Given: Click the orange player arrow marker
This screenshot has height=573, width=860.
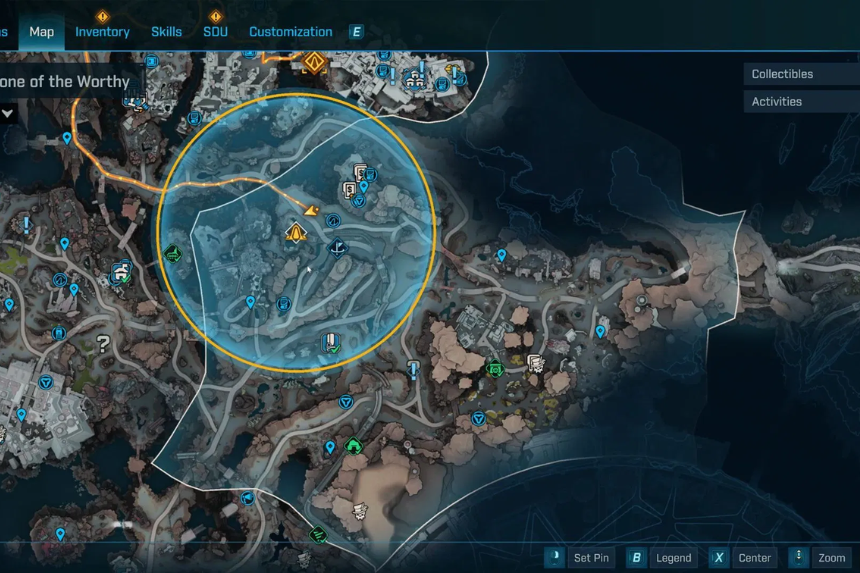Looking at the screenshot, I should pyautogui.click(x=311, y=211).
